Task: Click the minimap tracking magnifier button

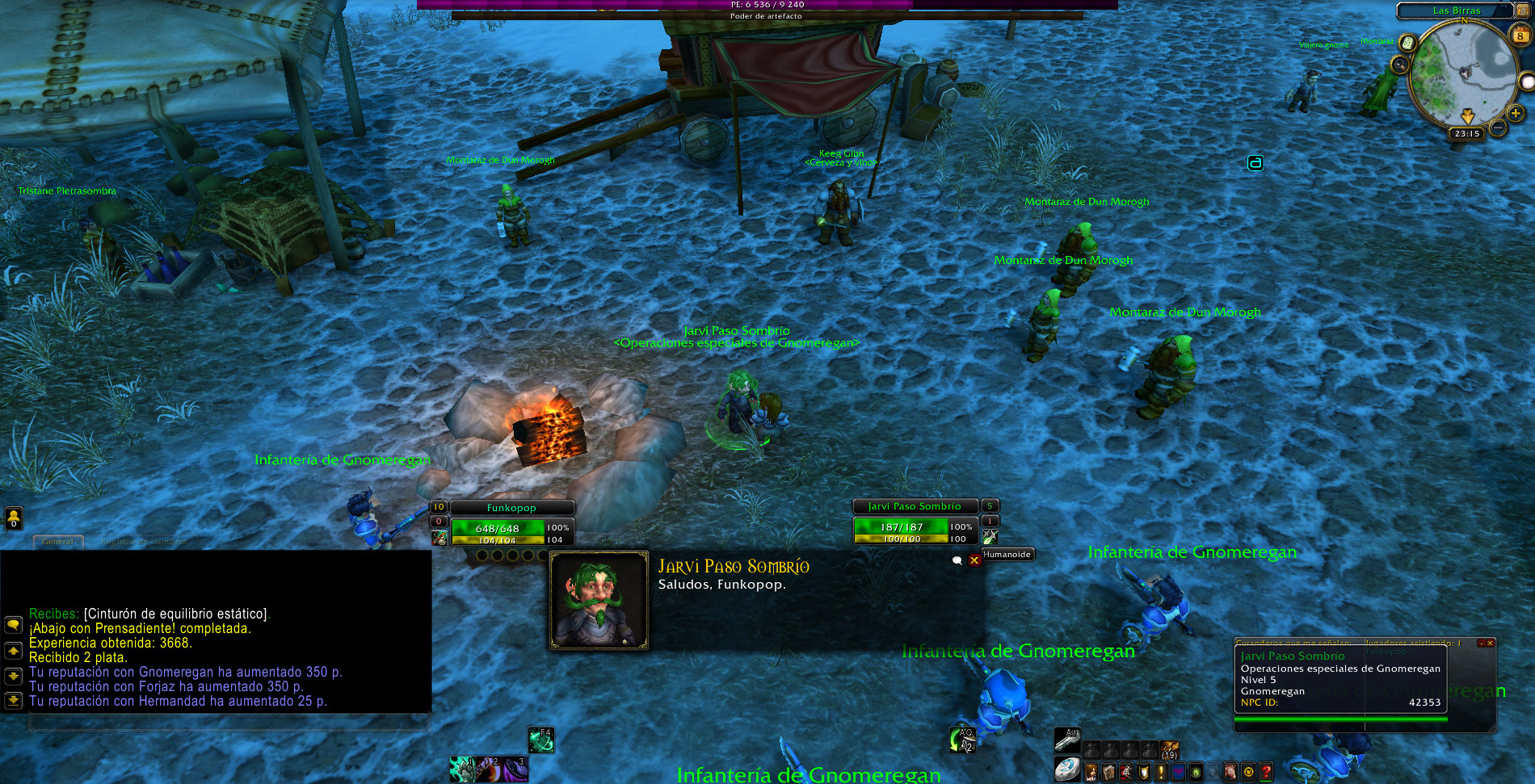Action: click(1398, 64)
